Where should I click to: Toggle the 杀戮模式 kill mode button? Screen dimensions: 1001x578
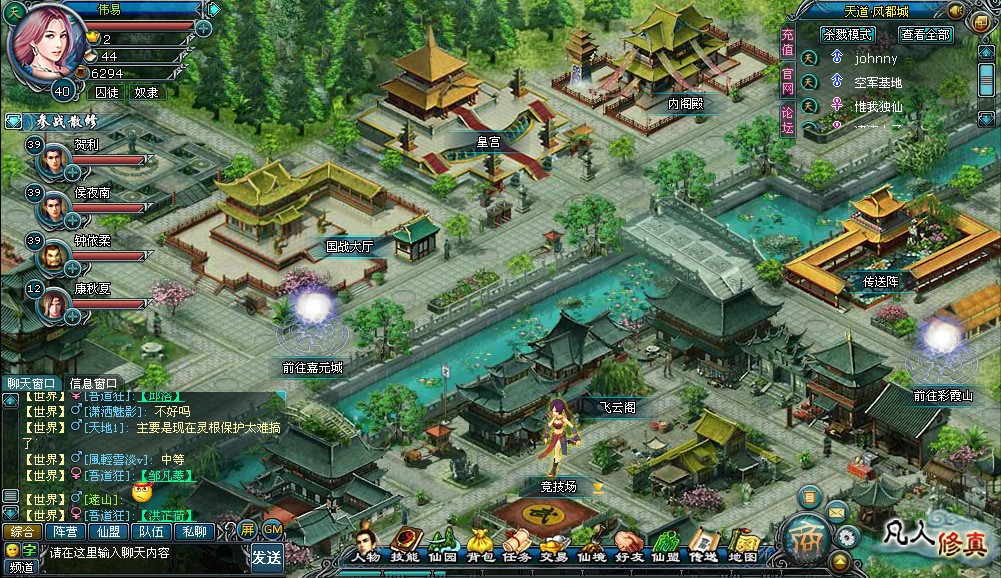click(847, 34)
